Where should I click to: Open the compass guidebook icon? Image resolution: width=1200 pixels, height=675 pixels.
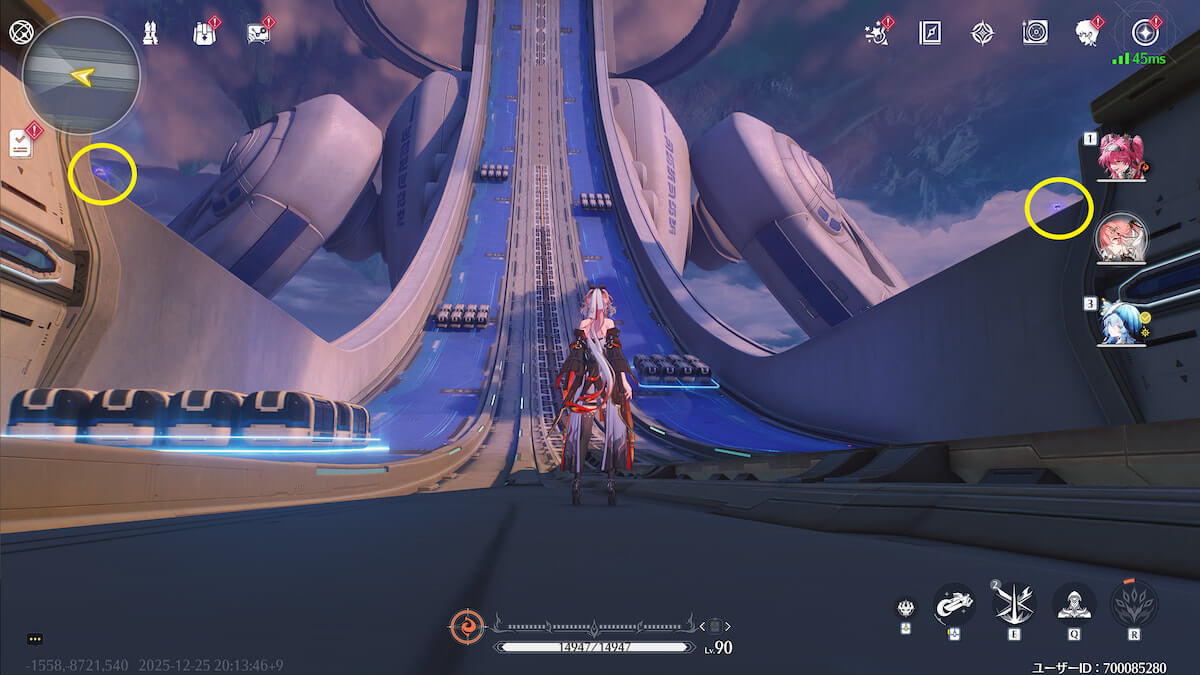[x=930, y=33]
